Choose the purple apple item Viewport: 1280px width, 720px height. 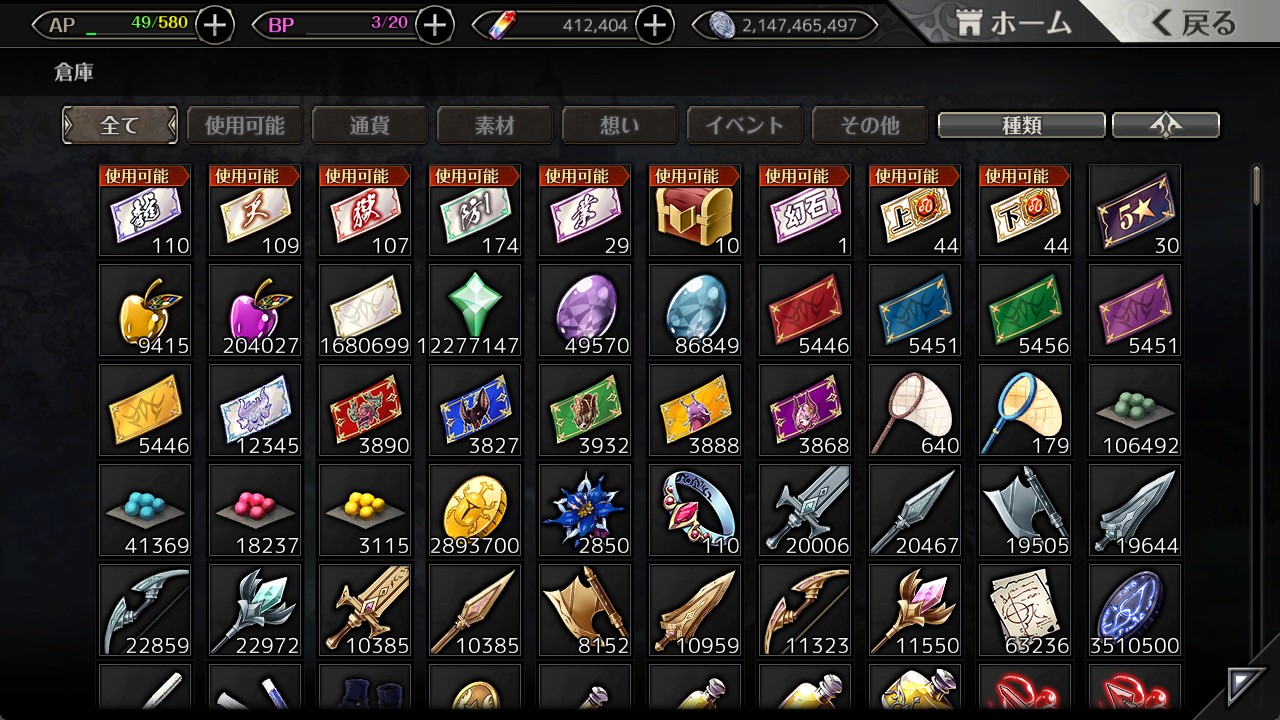(255, 311)
